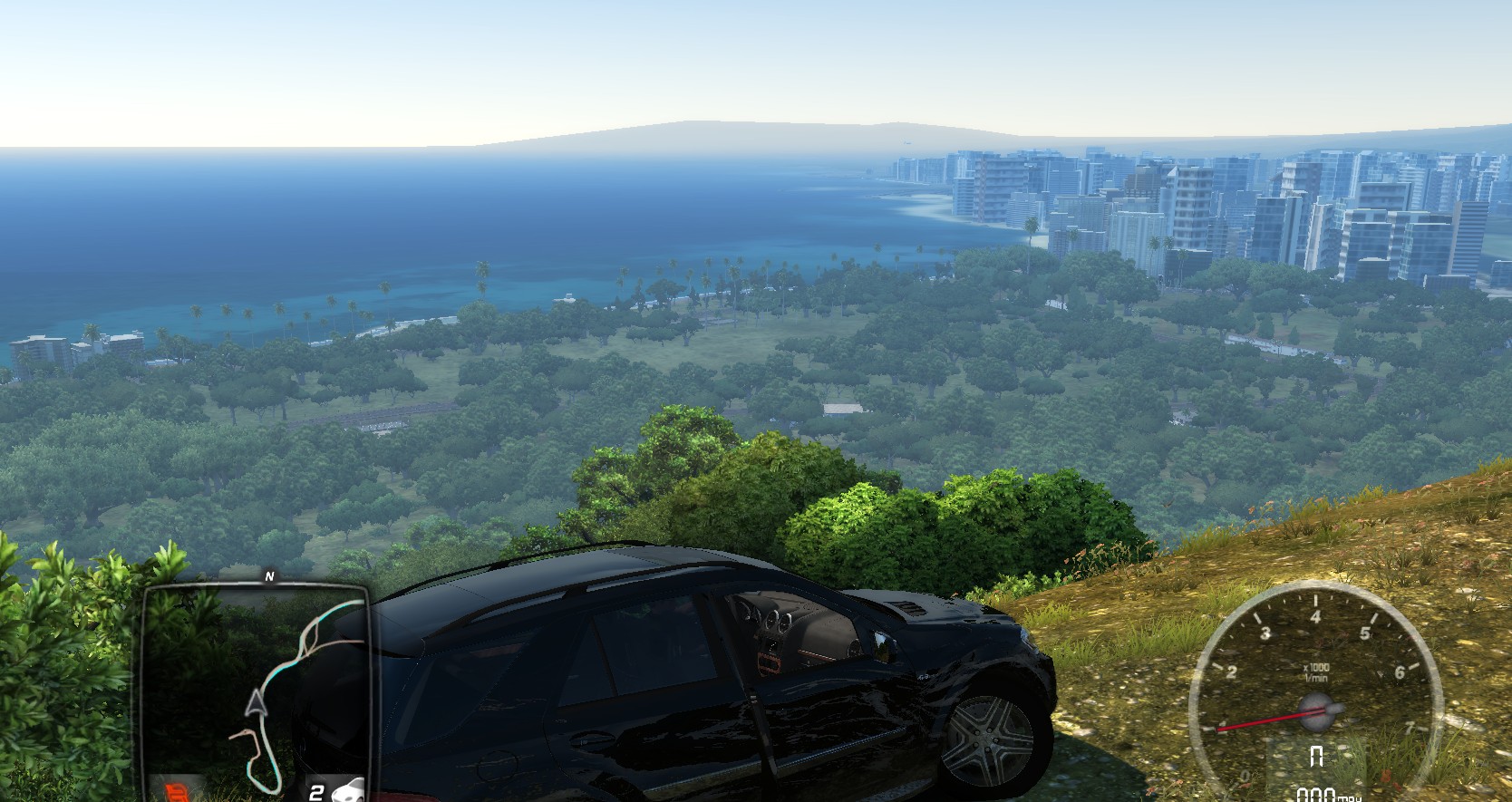Select the white car counter icon
The width and height of the screenshot is (1512, 802).
[x=348, y=791]
